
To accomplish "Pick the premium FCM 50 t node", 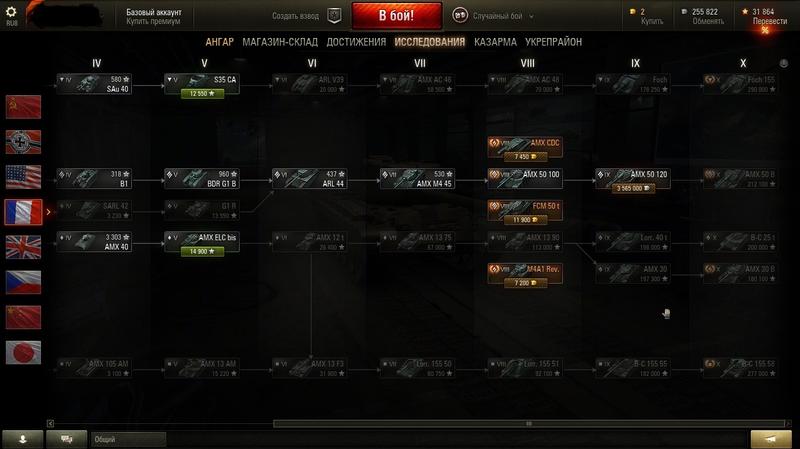I will tap(525, 211).
